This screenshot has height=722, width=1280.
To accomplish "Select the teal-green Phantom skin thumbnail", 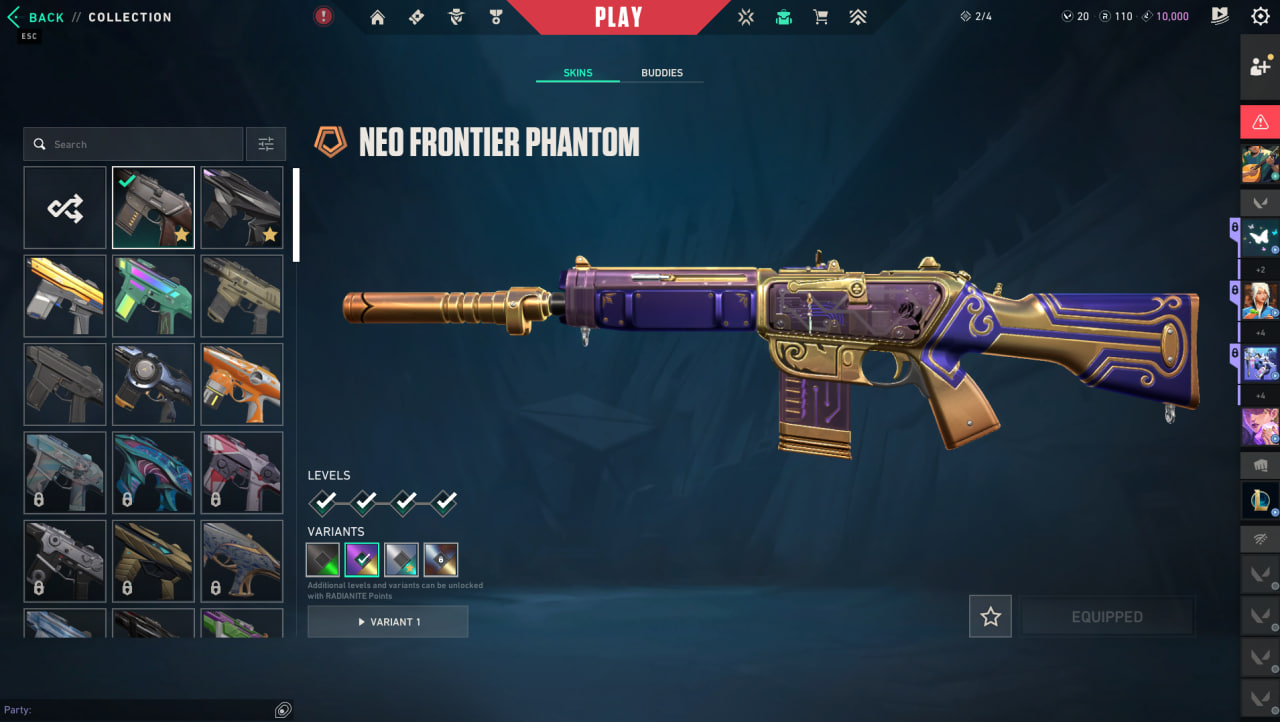I will 153,296.
